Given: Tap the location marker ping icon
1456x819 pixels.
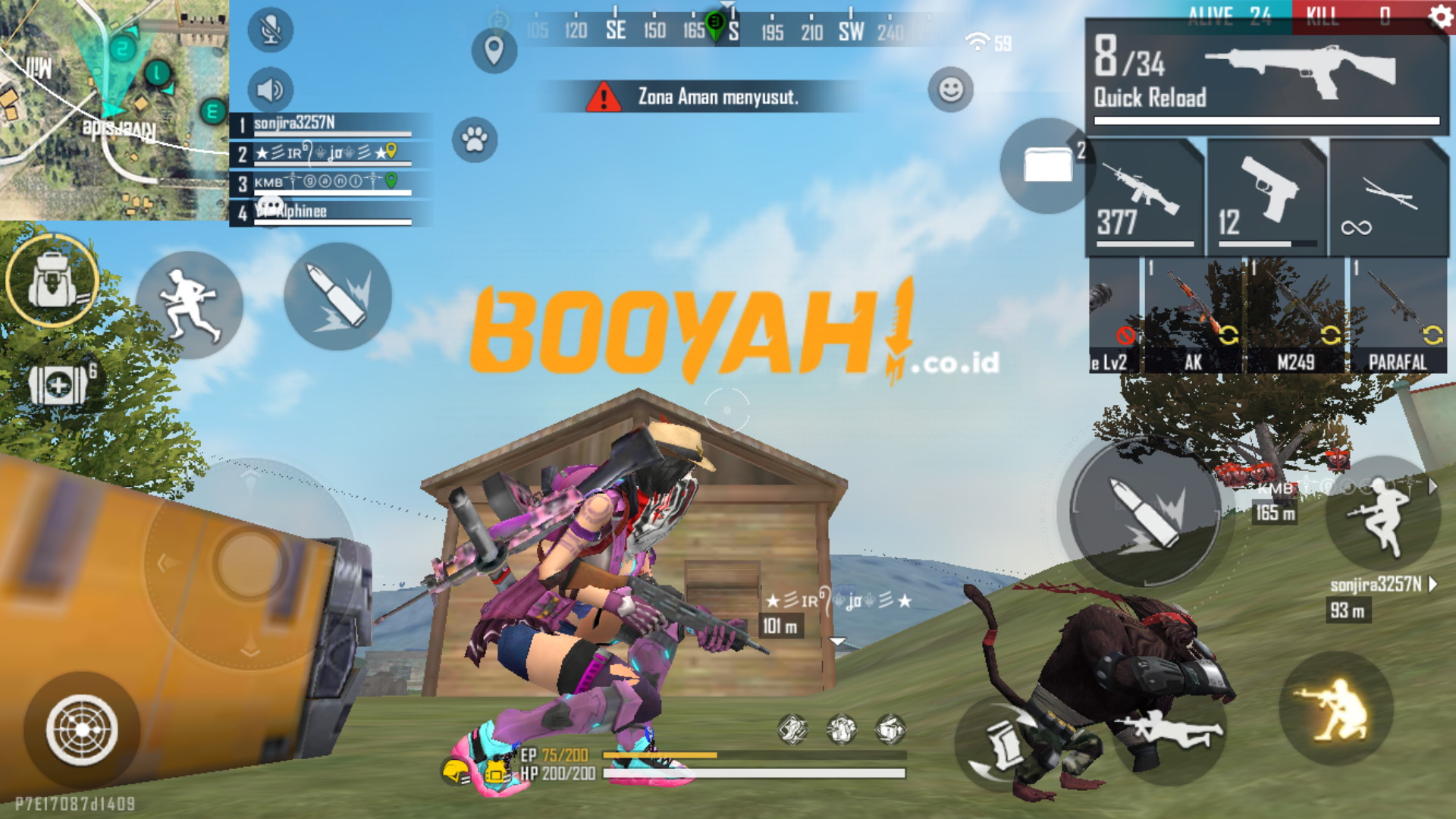Looking at the screenshot, I should click(494, 49).
